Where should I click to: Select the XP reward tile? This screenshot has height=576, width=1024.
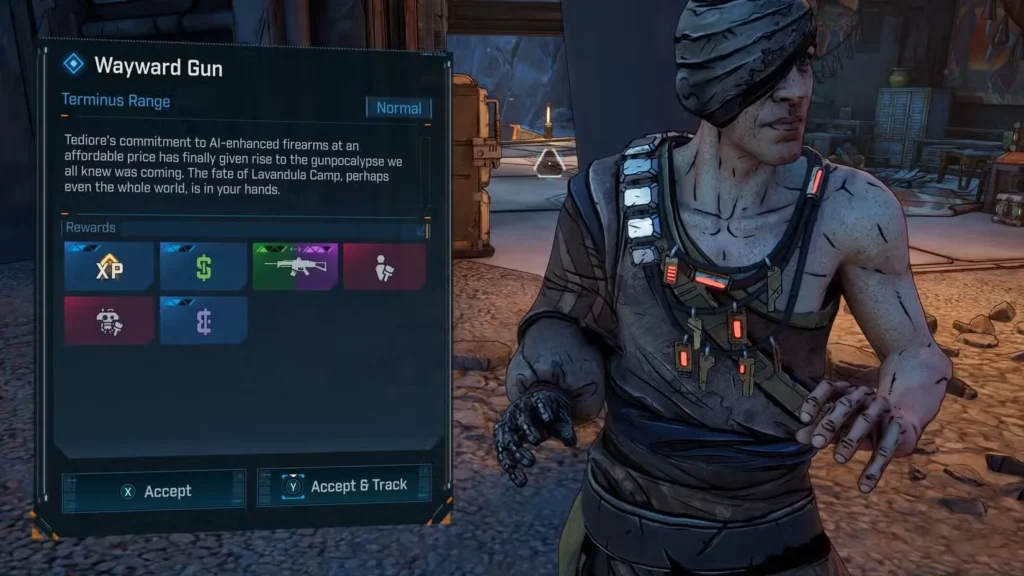tap(109, 267)
